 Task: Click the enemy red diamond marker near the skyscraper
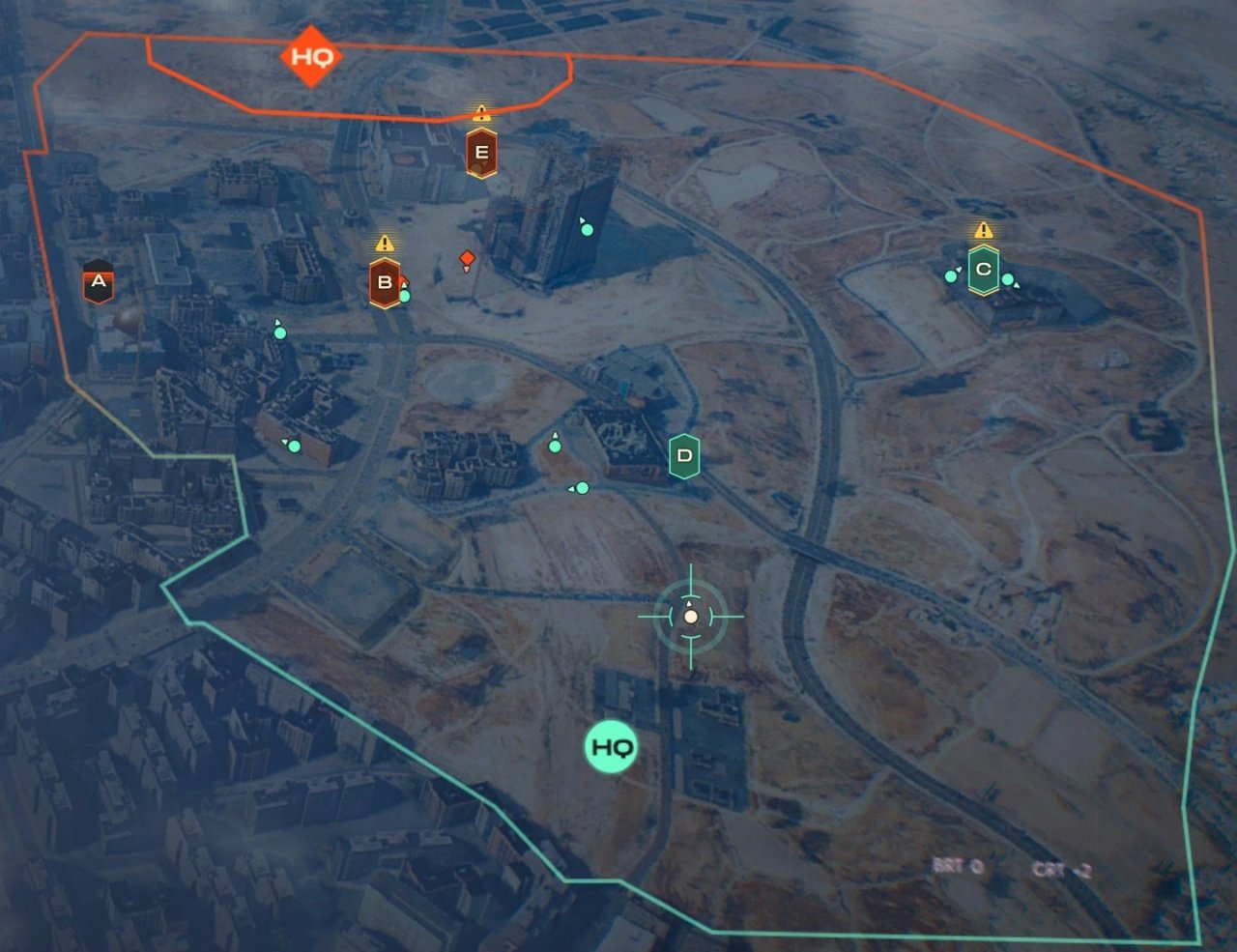click(468, 257)
